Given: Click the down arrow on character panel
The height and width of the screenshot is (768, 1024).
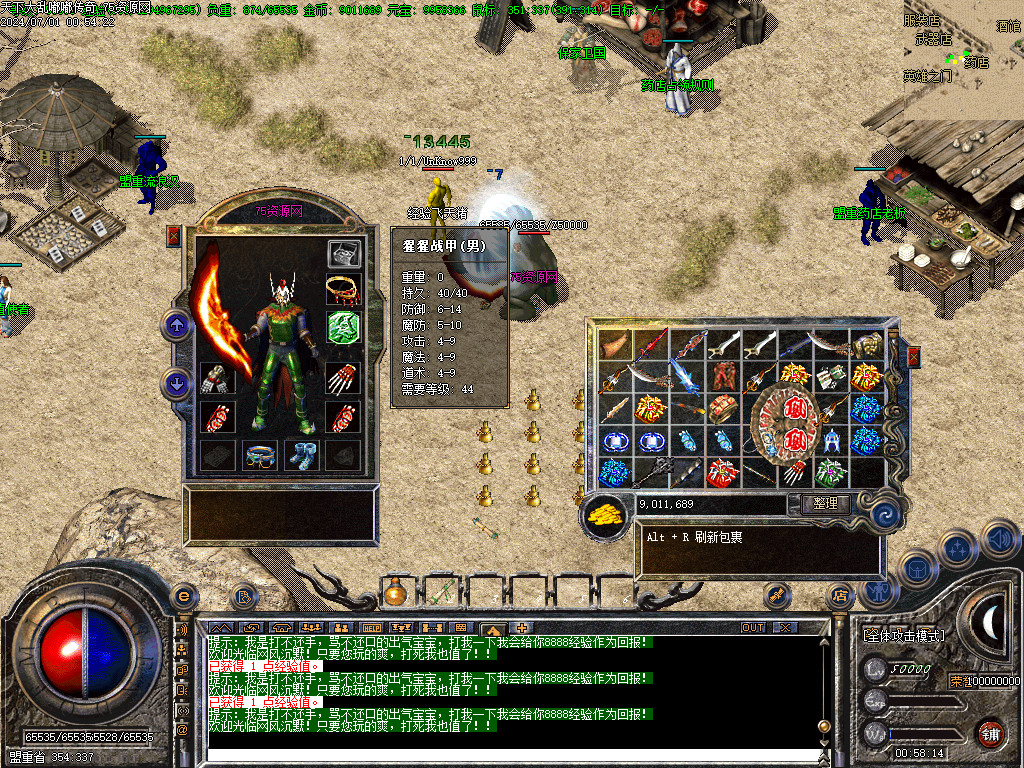Looking at the screenshot, I should (x=177, y=384).
